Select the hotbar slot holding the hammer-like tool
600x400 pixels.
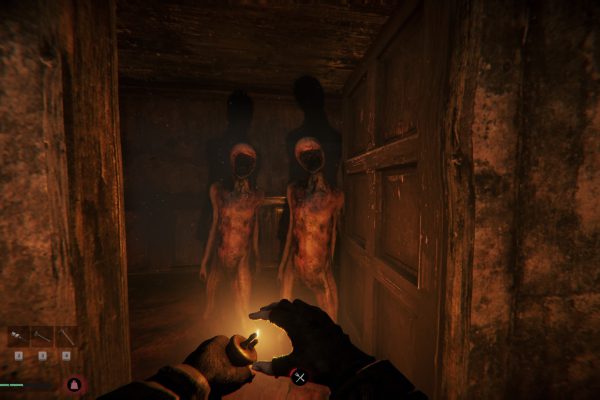pos(66,337)
